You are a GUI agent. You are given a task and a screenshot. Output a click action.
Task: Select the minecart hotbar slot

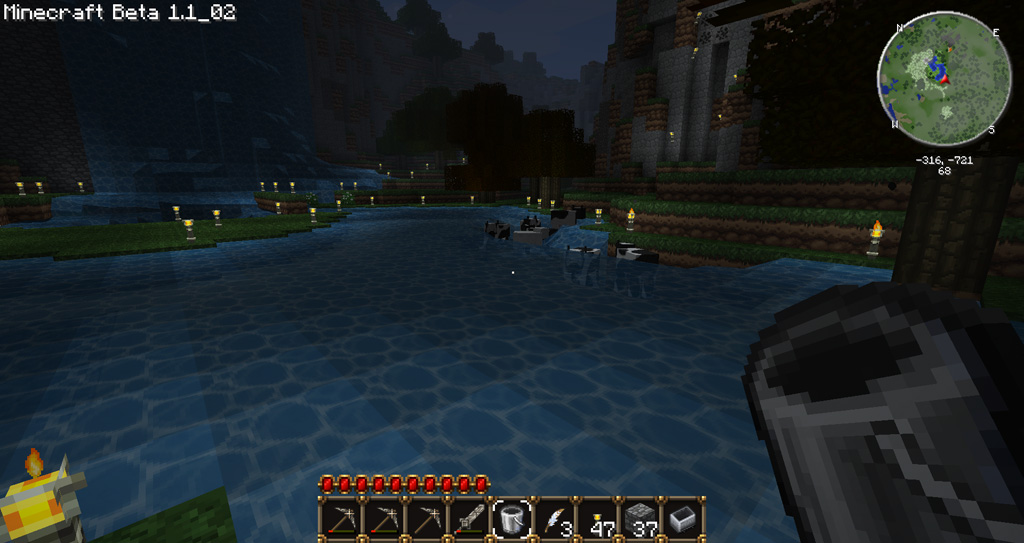[684, 518]
